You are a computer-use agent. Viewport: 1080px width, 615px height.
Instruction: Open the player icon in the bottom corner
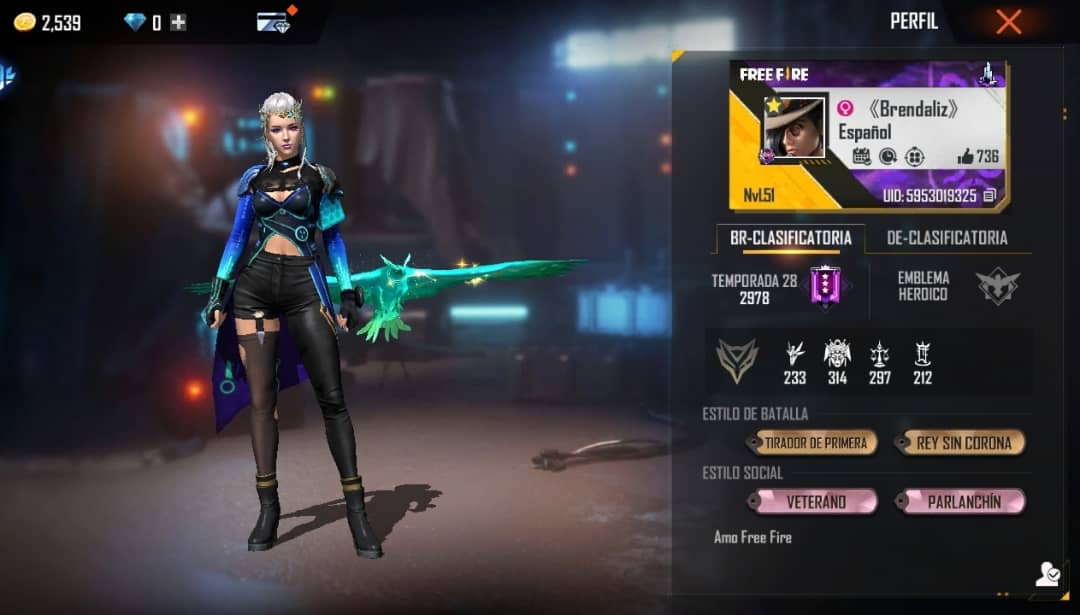point(1047,574)
